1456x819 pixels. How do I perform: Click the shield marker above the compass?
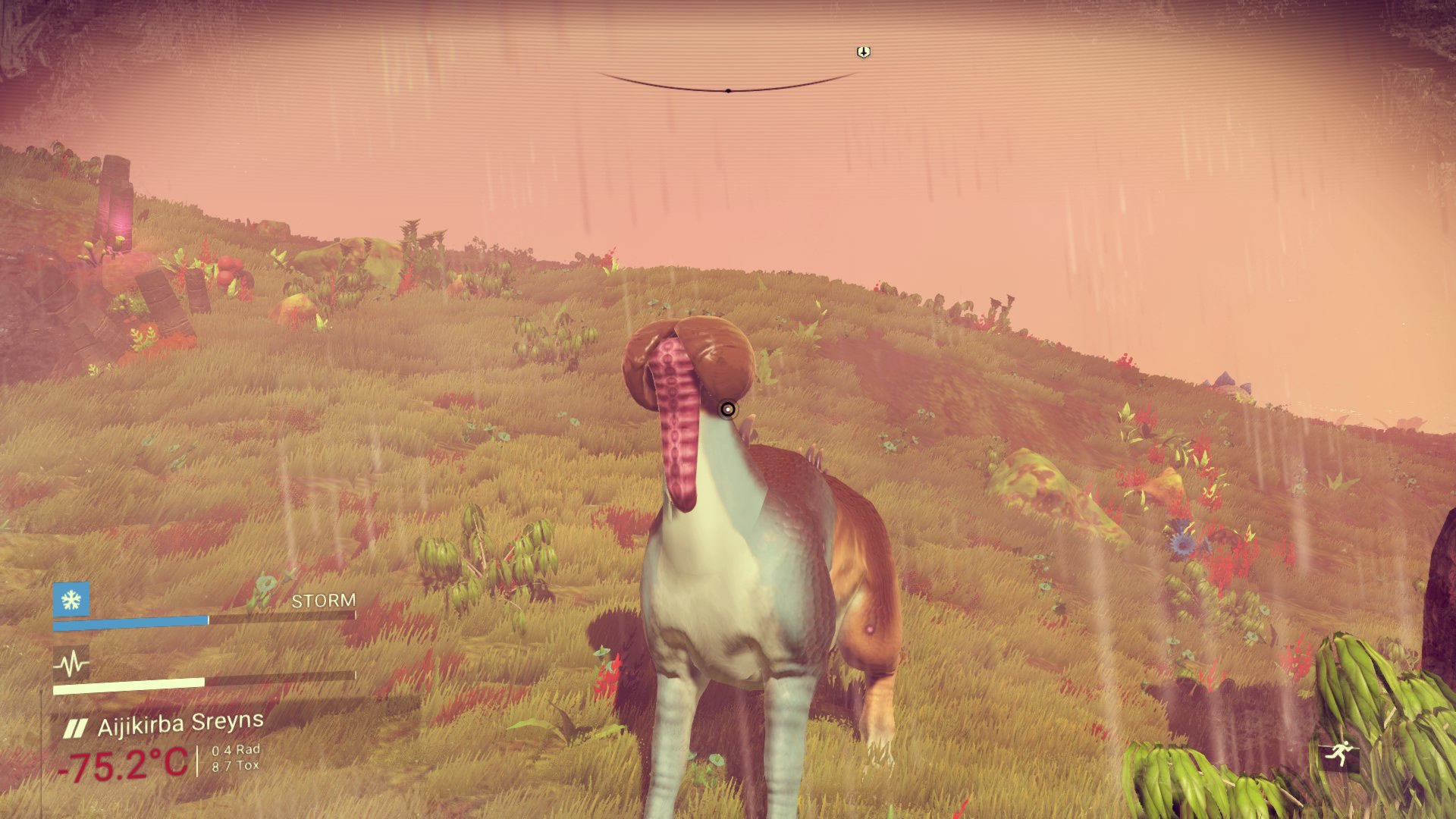pyautogui.click(x=863, y=52)
